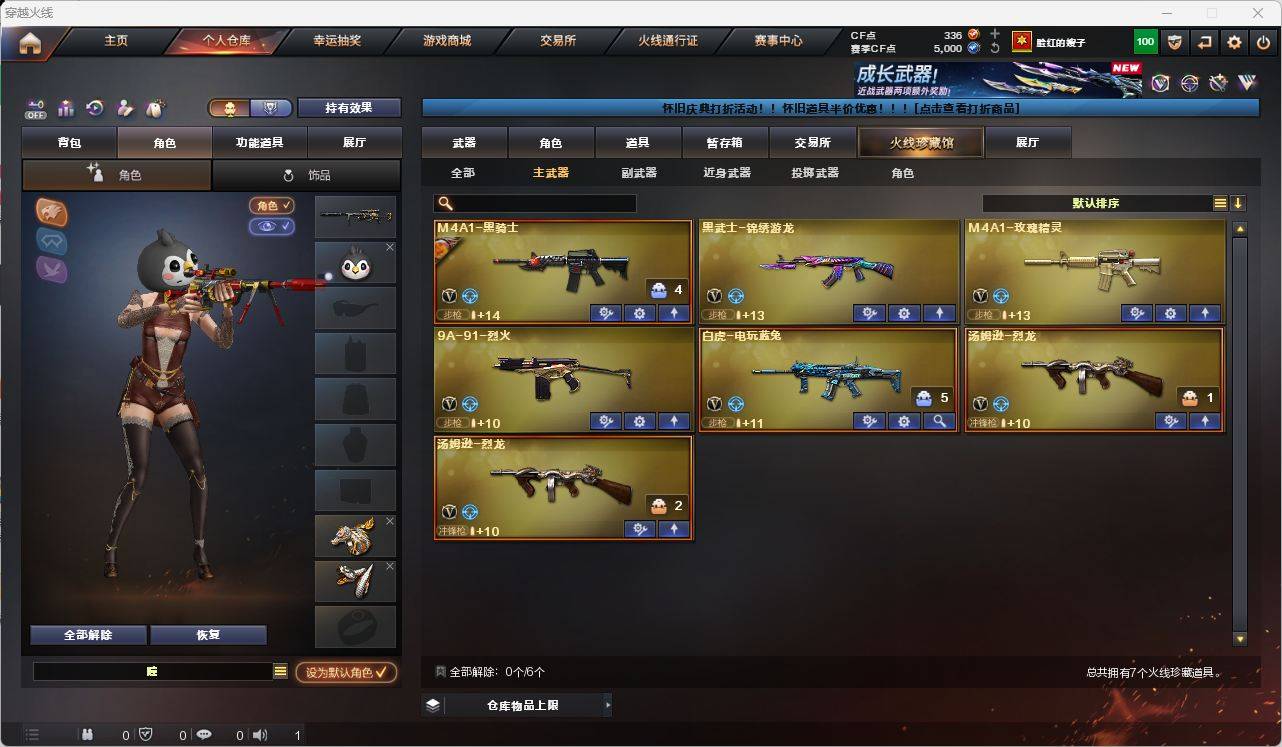1282x747 pixels.
Task: Expand the 仓库物品上限 arrow at bottom
Action: [606, 704]
